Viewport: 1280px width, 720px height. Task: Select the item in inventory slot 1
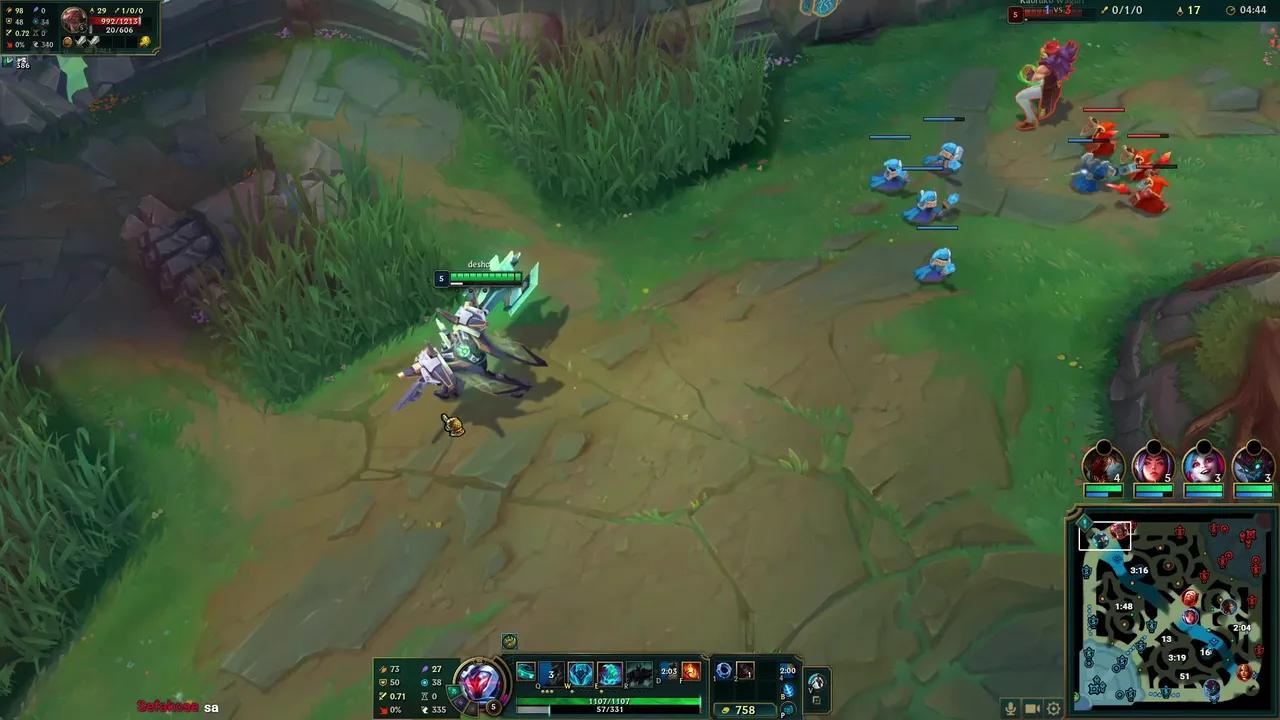click(x=723, y=670)
